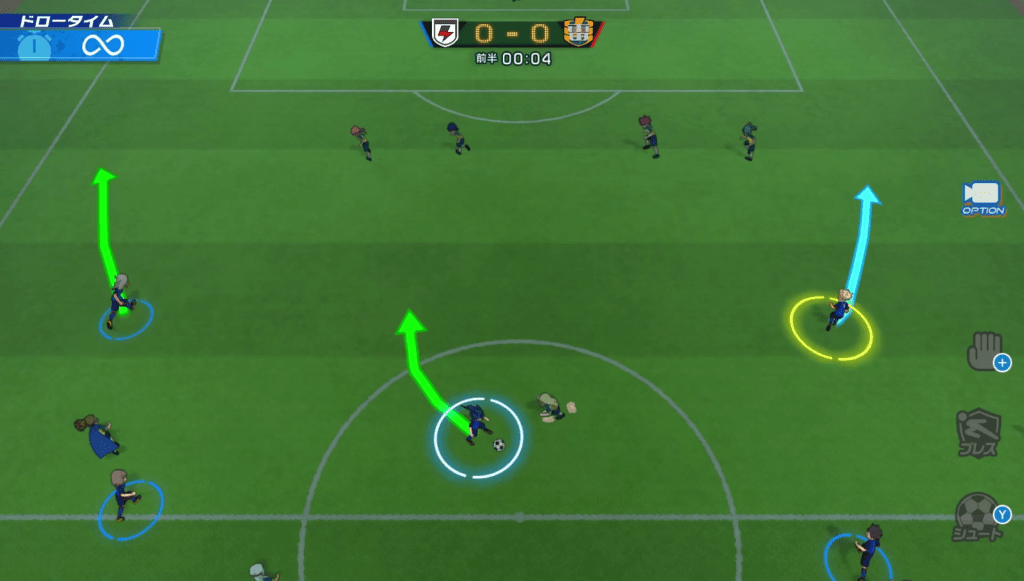Screen dimensions: 1024x581
Task: Tap the hand icon button
Action: coord(984,351)
